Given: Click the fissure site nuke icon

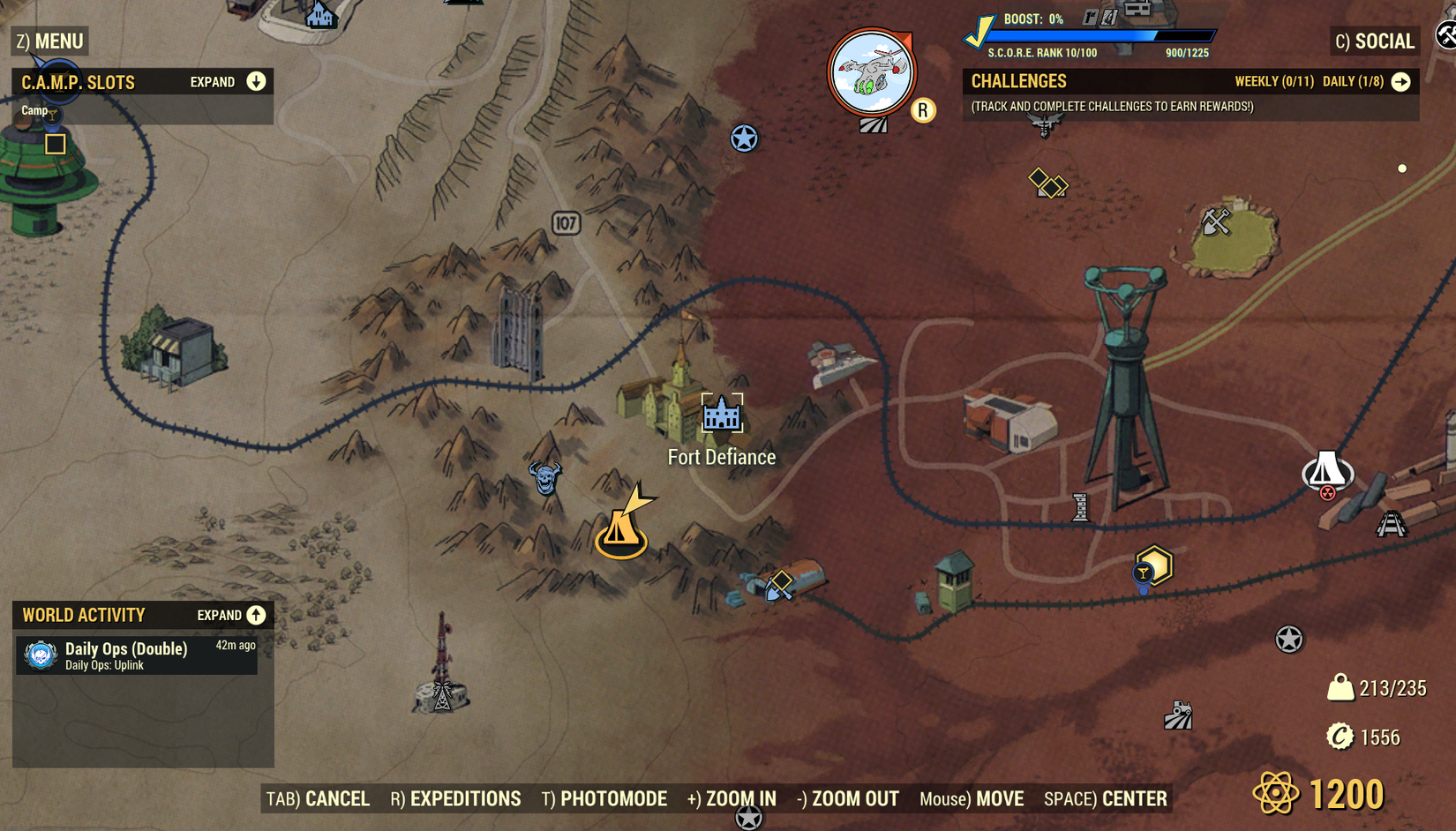Looking at the screenshot, I should (x=1326, y=473).
